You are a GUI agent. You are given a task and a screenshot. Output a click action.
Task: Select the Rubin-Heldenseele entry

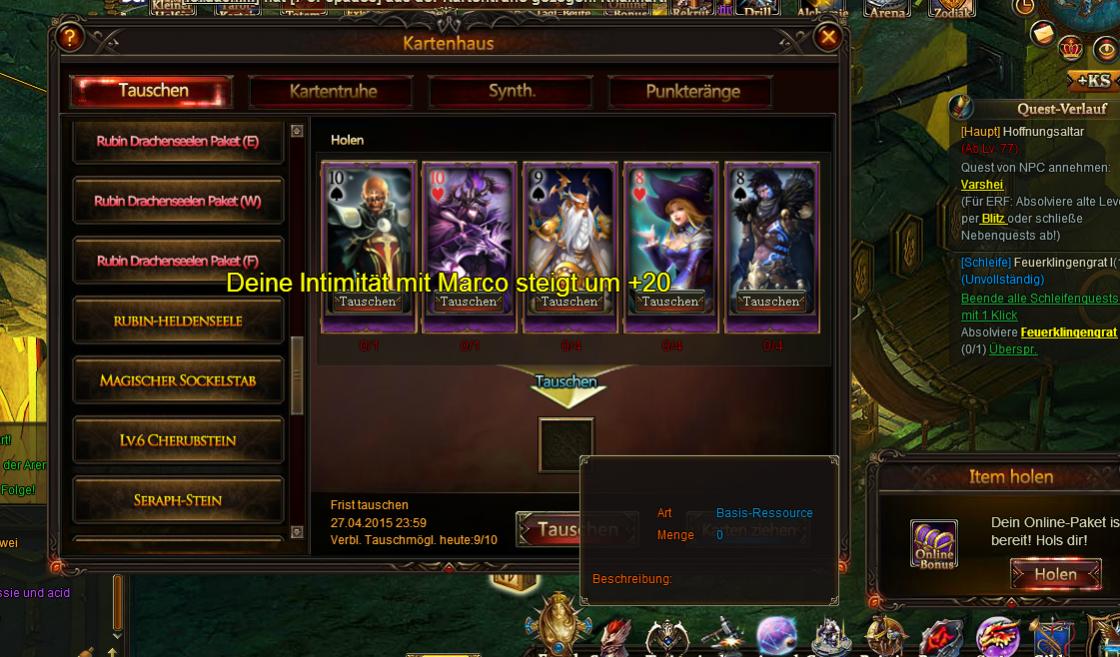pos(177,321)
